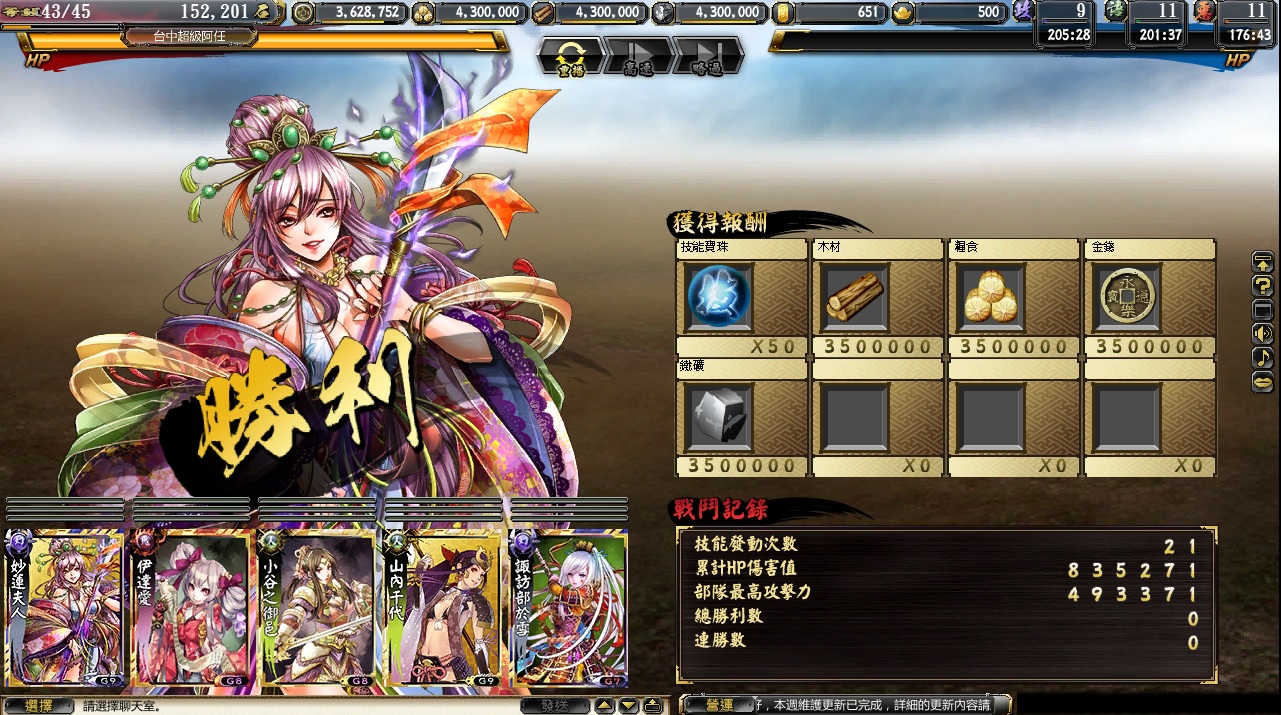The image size is (1281, 715).
Task: Toggle background music with note icon
Action: [x=1263, y=358]
